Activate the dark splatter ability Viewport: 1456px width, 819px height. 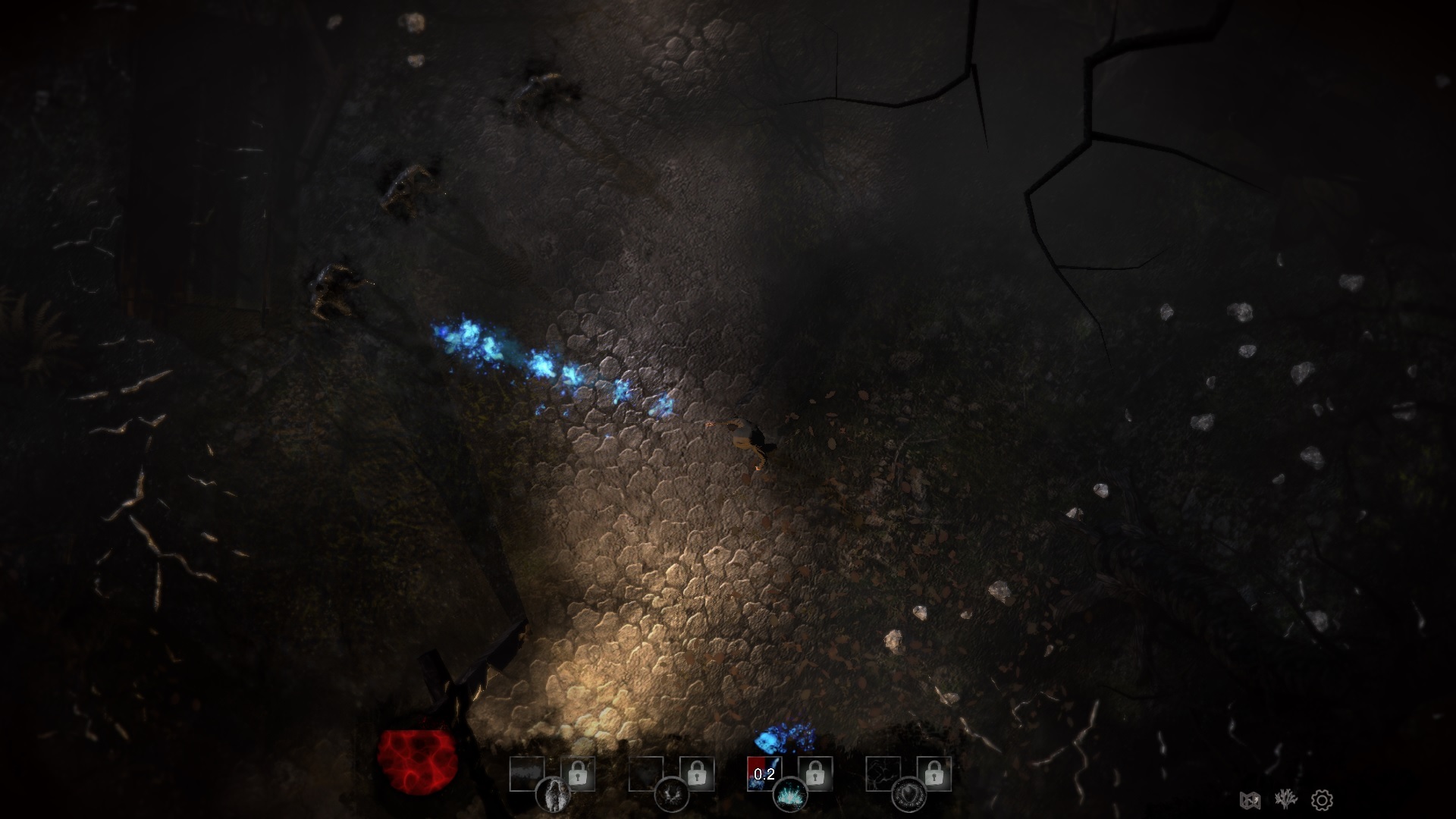(671, 795)
